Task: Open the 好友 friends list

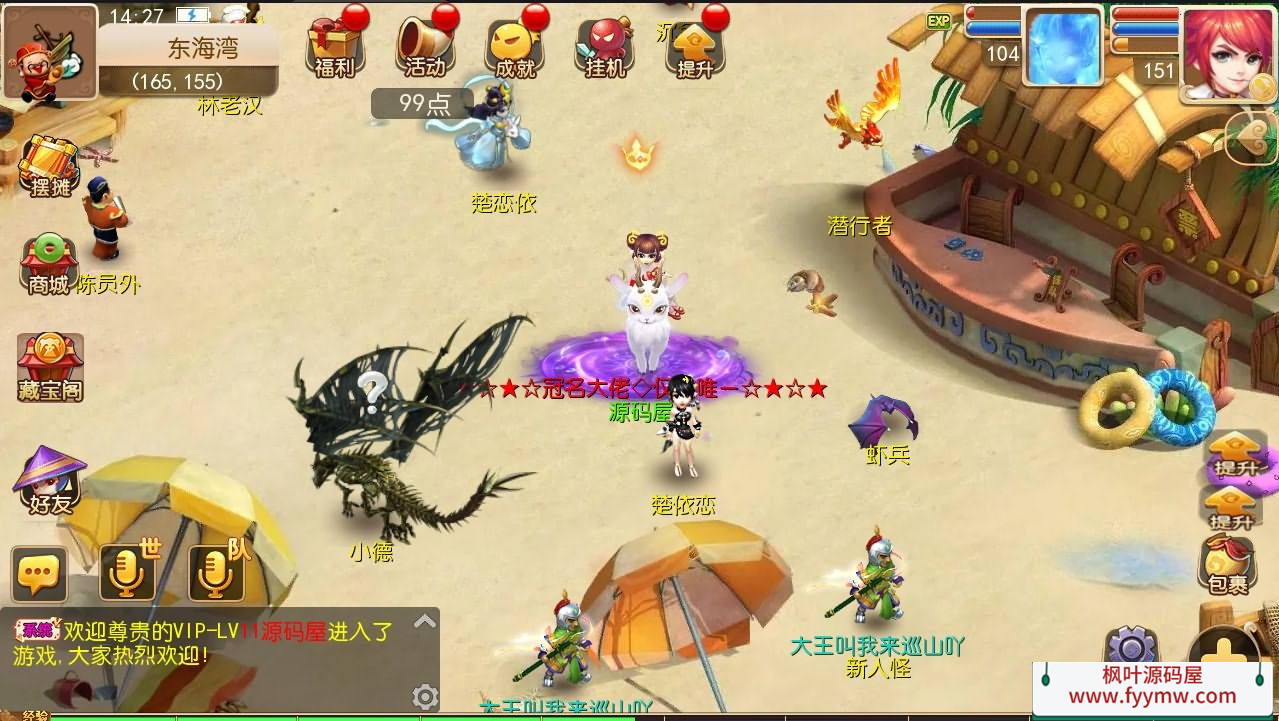Action: pos(50,482)
